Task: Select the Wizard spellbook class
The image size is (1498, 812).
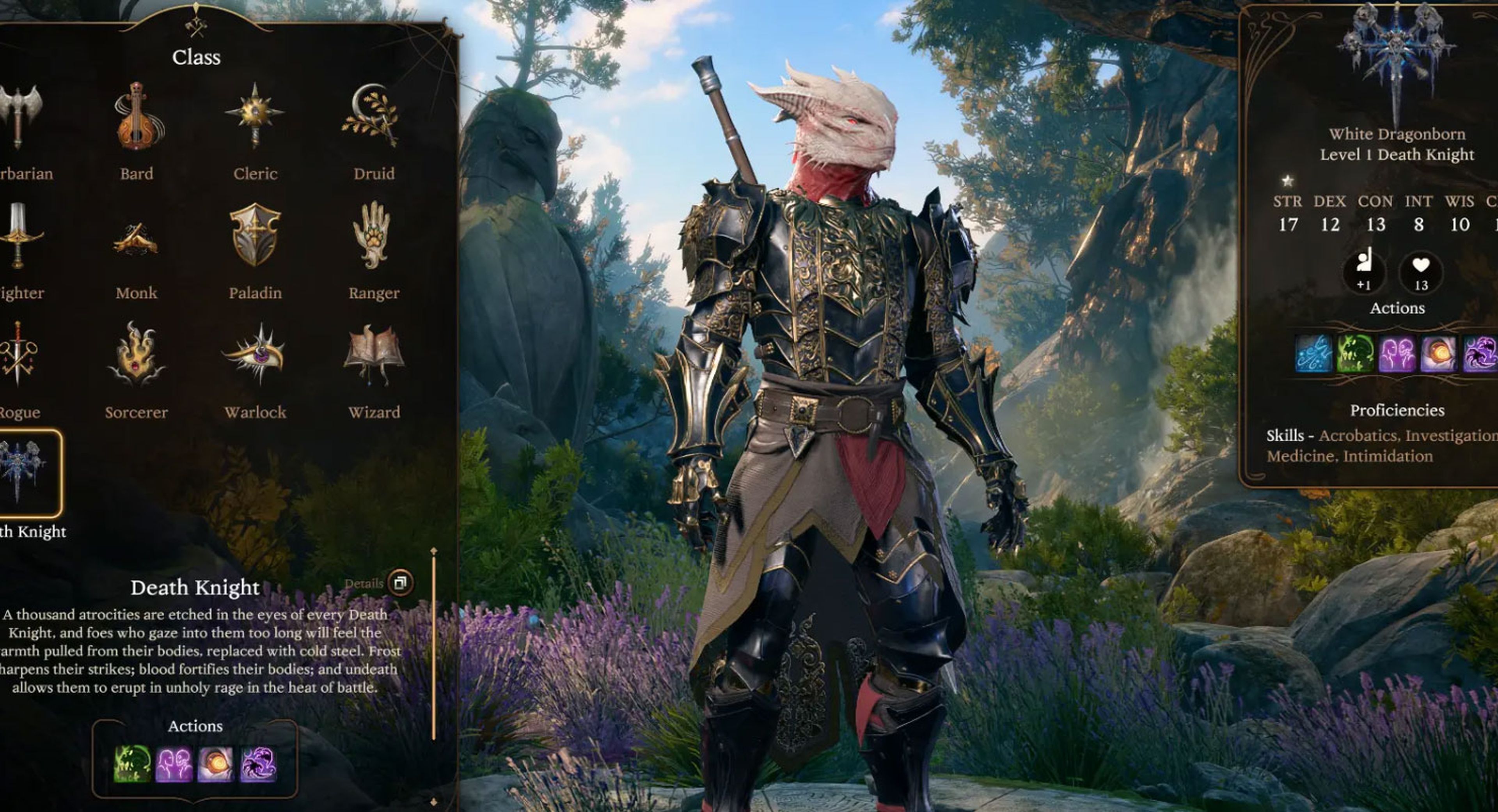Action: click(x=373, y=355)
